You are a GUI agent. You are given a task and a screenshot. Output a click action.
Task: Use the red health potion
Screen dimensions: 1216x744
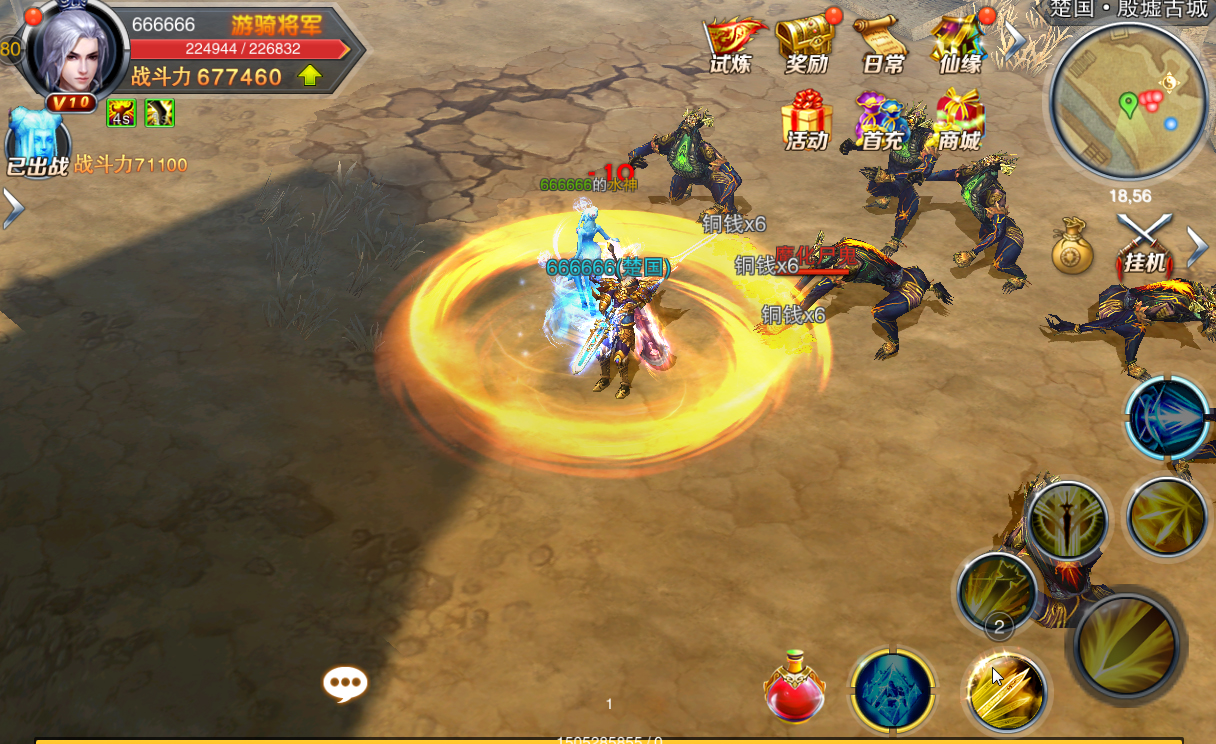(x=794, y=688)
